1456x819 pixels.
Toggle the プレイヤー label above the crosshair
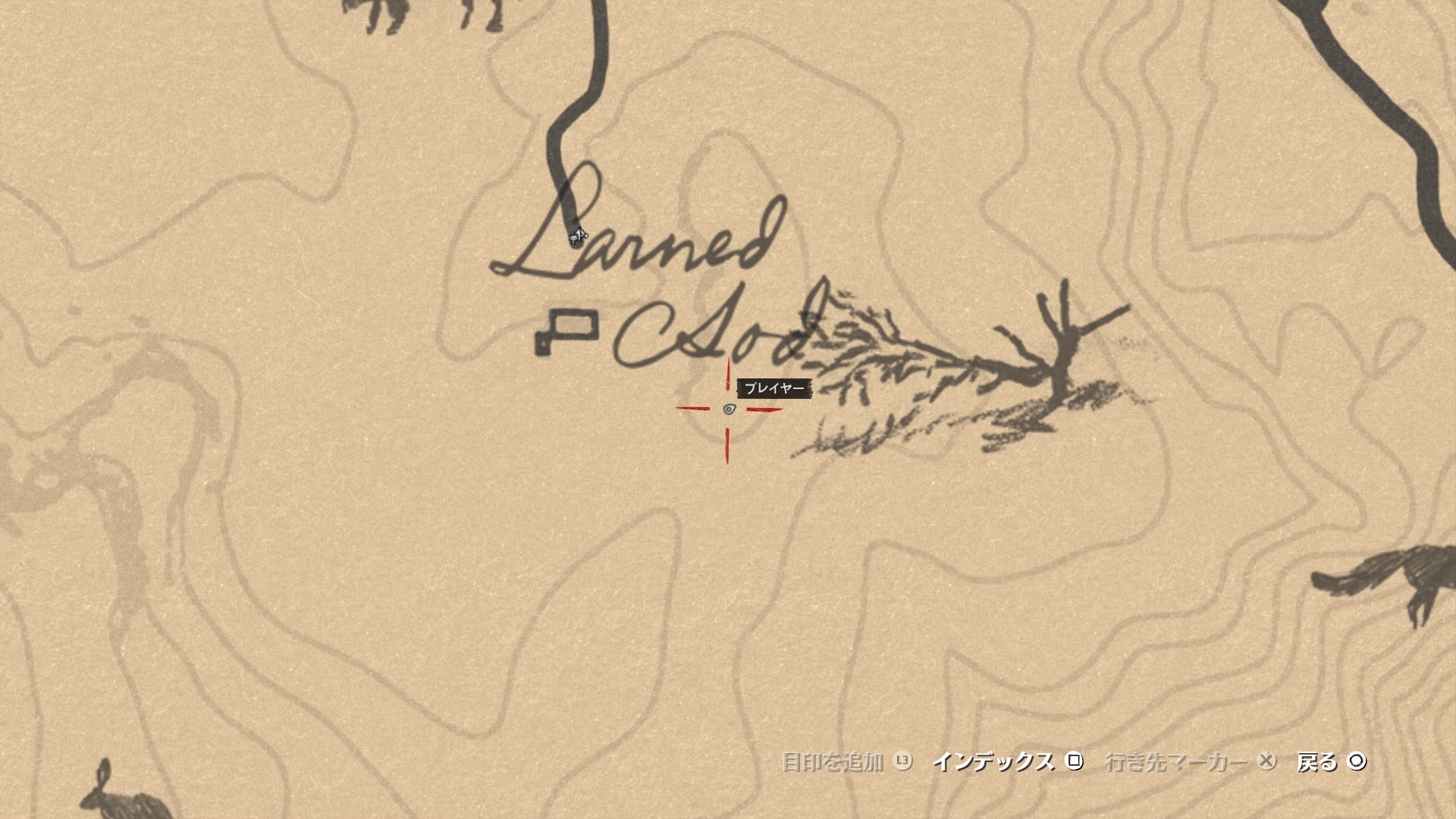tap(776, 388)
